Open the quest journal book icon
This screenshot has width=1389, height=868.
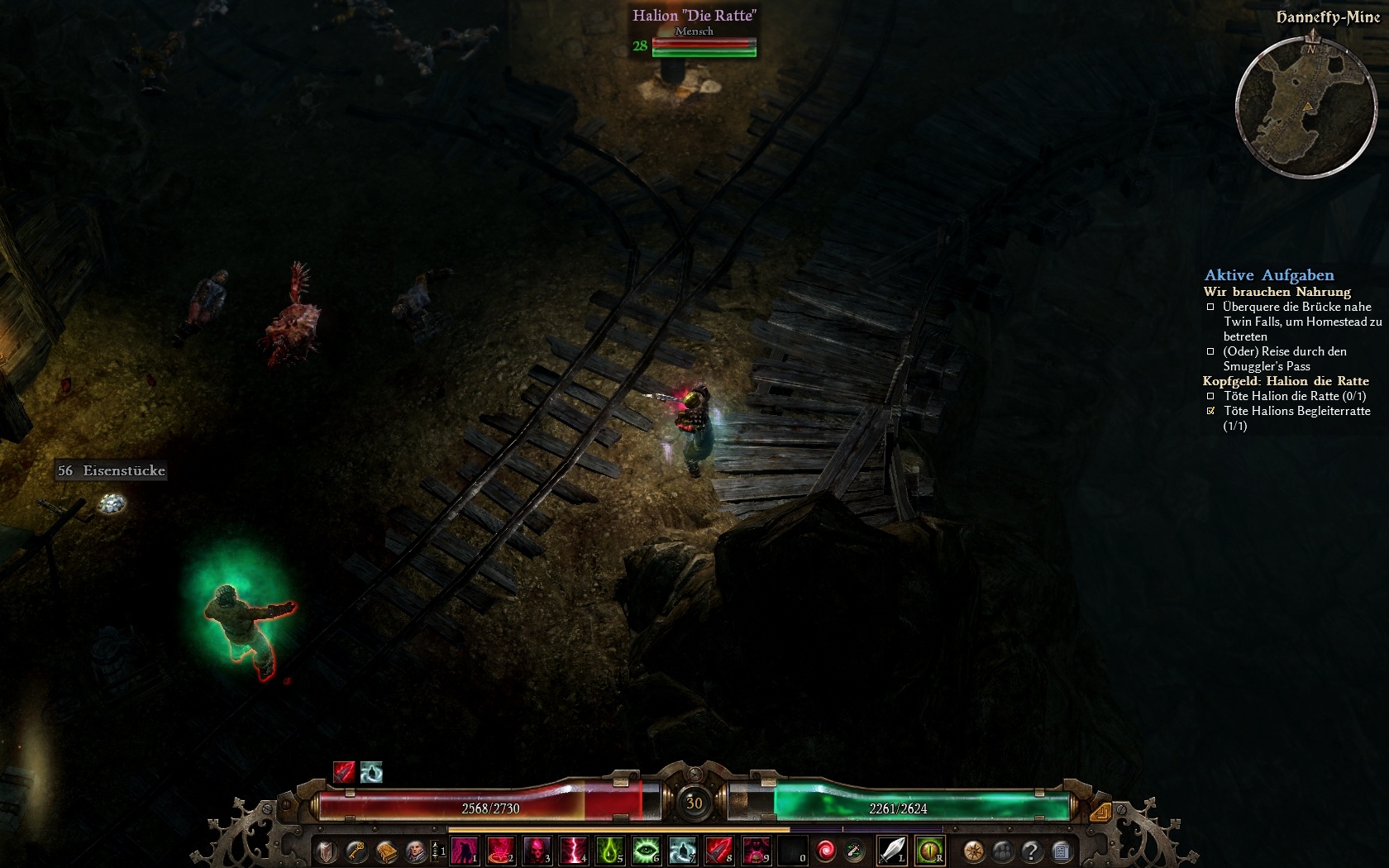point(386,851)
